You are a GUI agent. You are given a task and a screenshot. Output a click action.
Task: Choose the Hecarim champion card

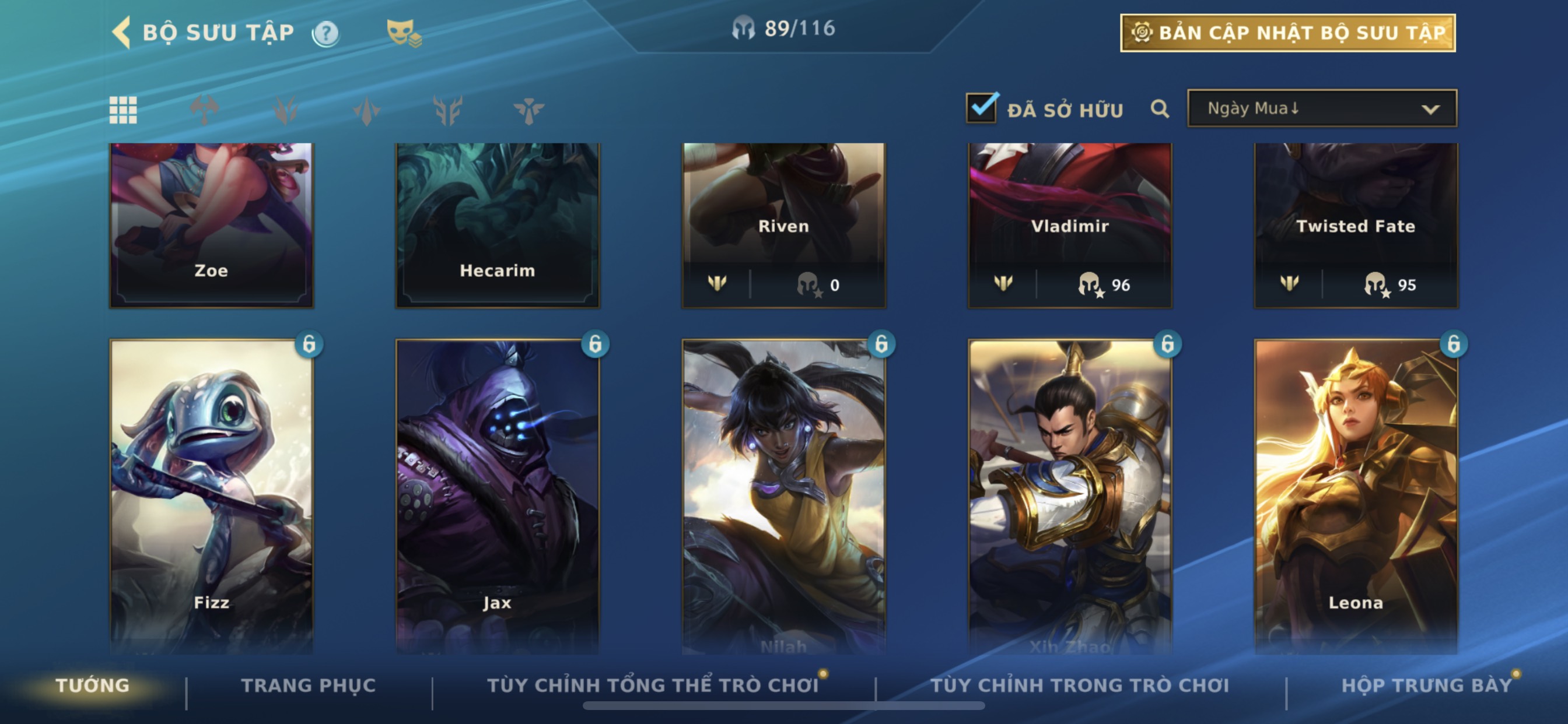pyautogui.click(x=498, y=225)
